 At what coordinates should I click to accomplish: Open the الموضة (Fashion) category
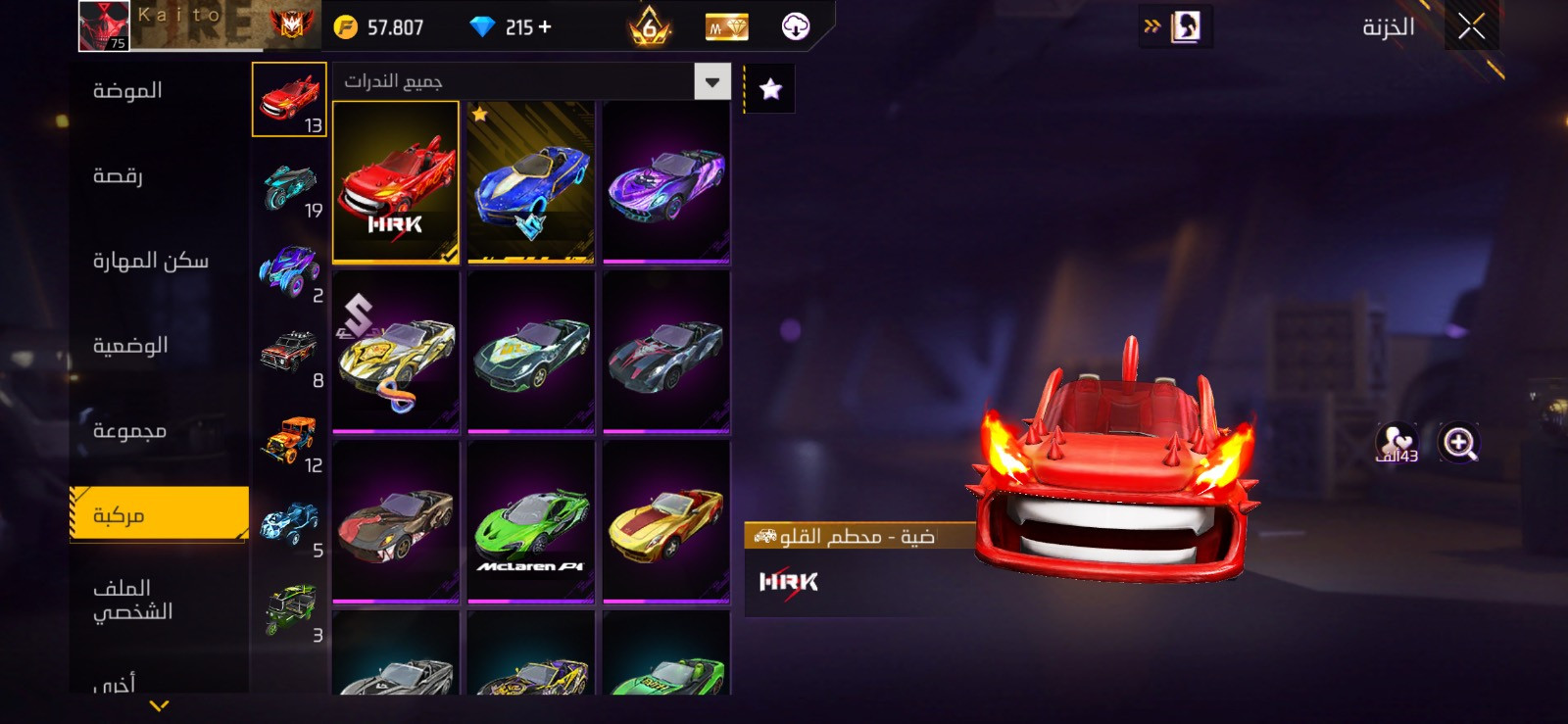coord(127,91)
